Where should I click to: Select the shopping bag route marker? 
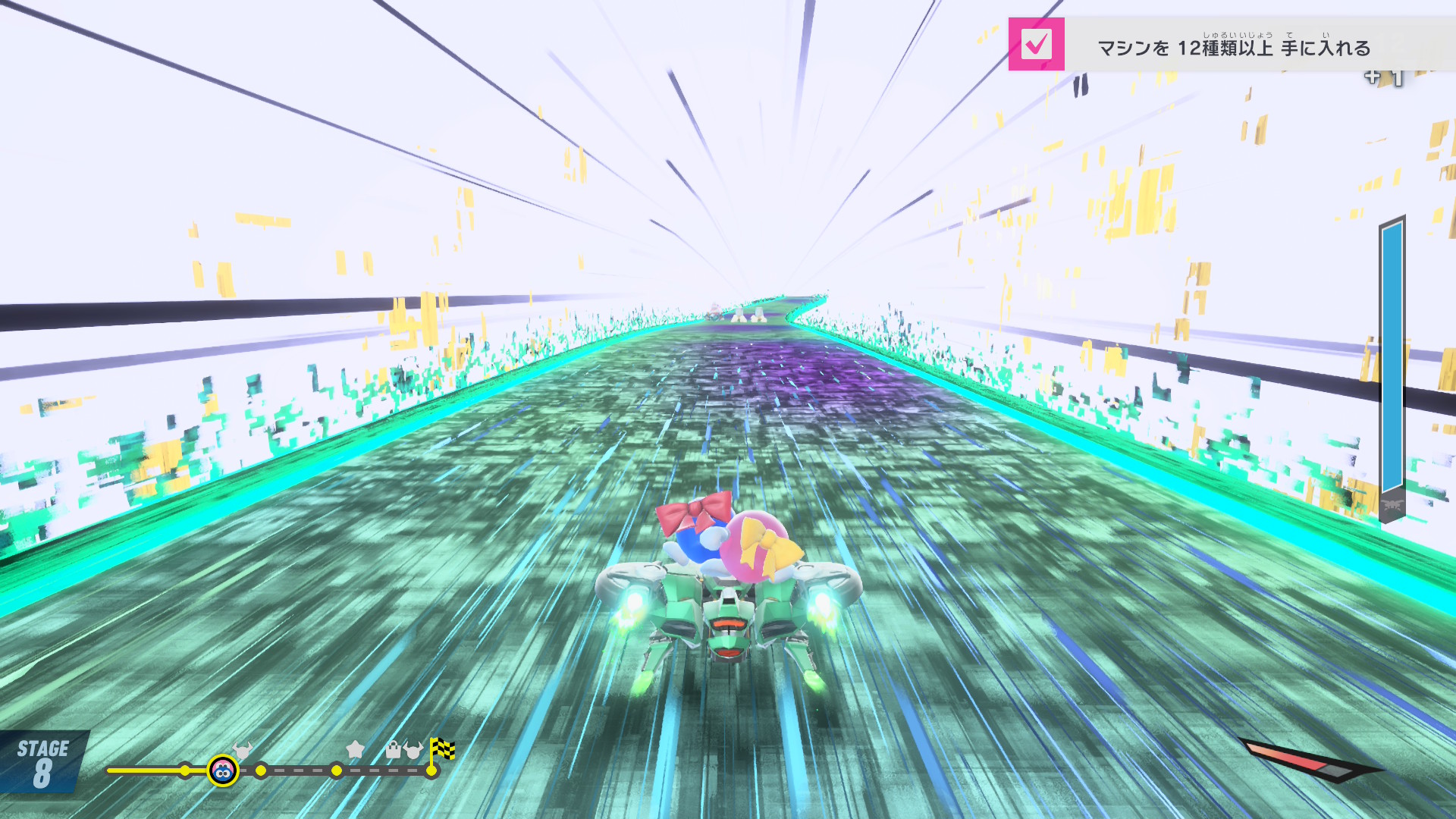(393, 750)
